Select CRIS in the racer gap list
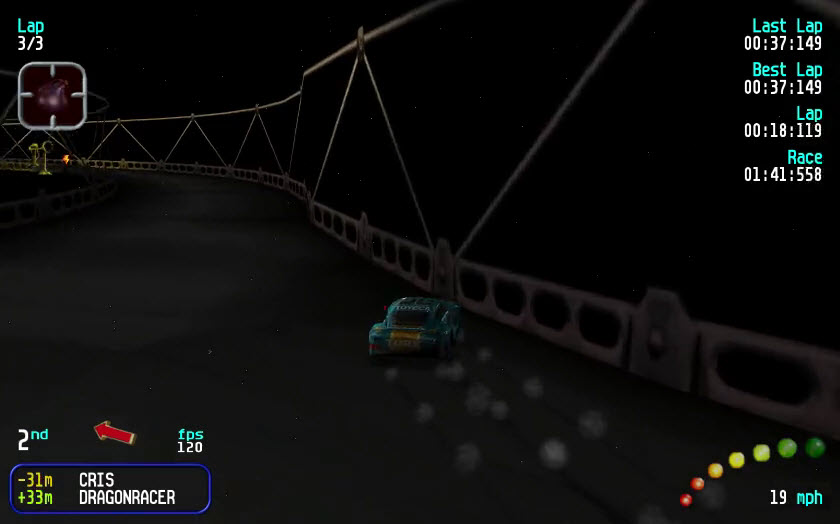Image resolution: width=840 pixels, height=524 pixels. pos(97,480)
